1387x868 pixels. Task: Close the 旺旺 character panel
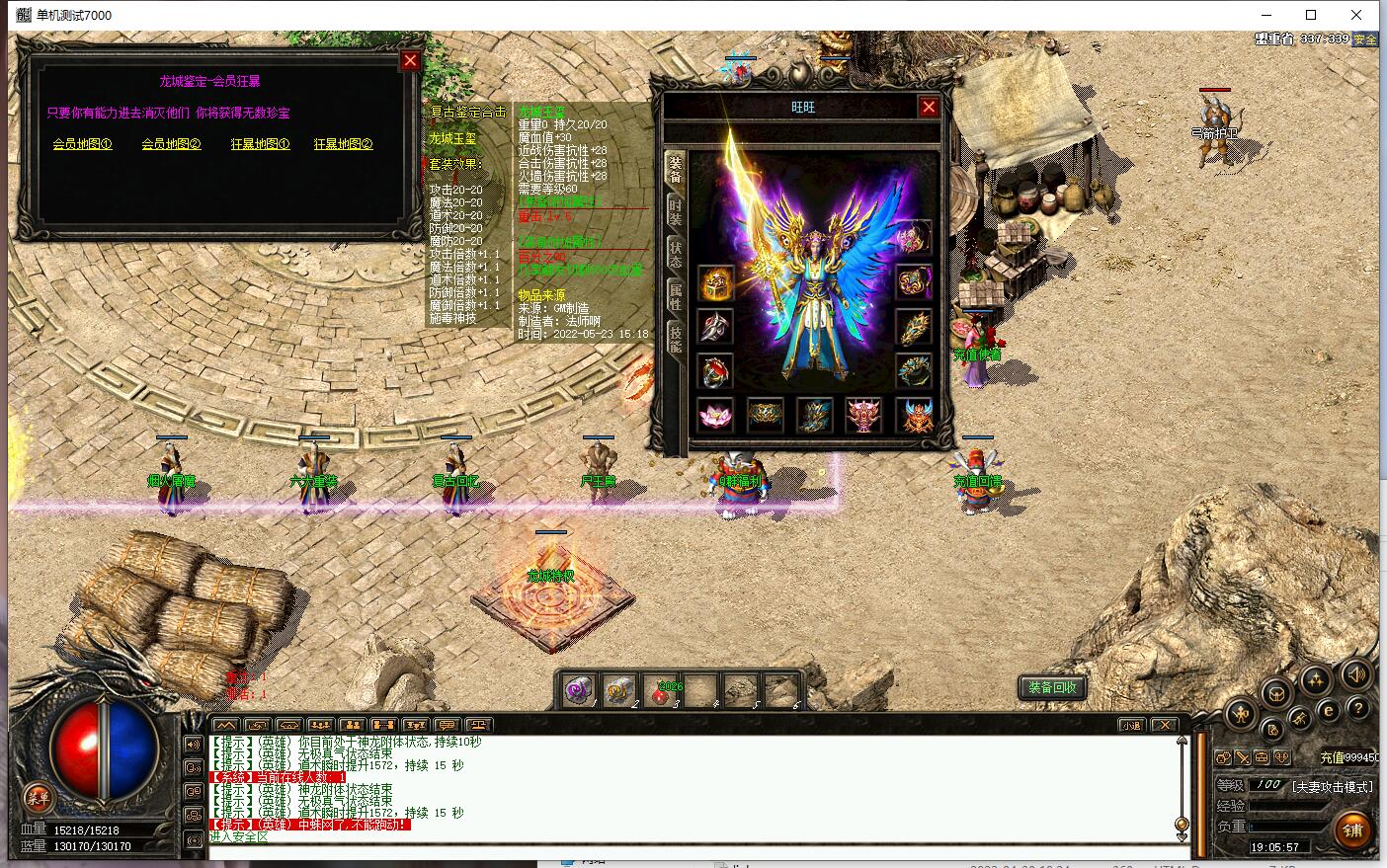929,107
